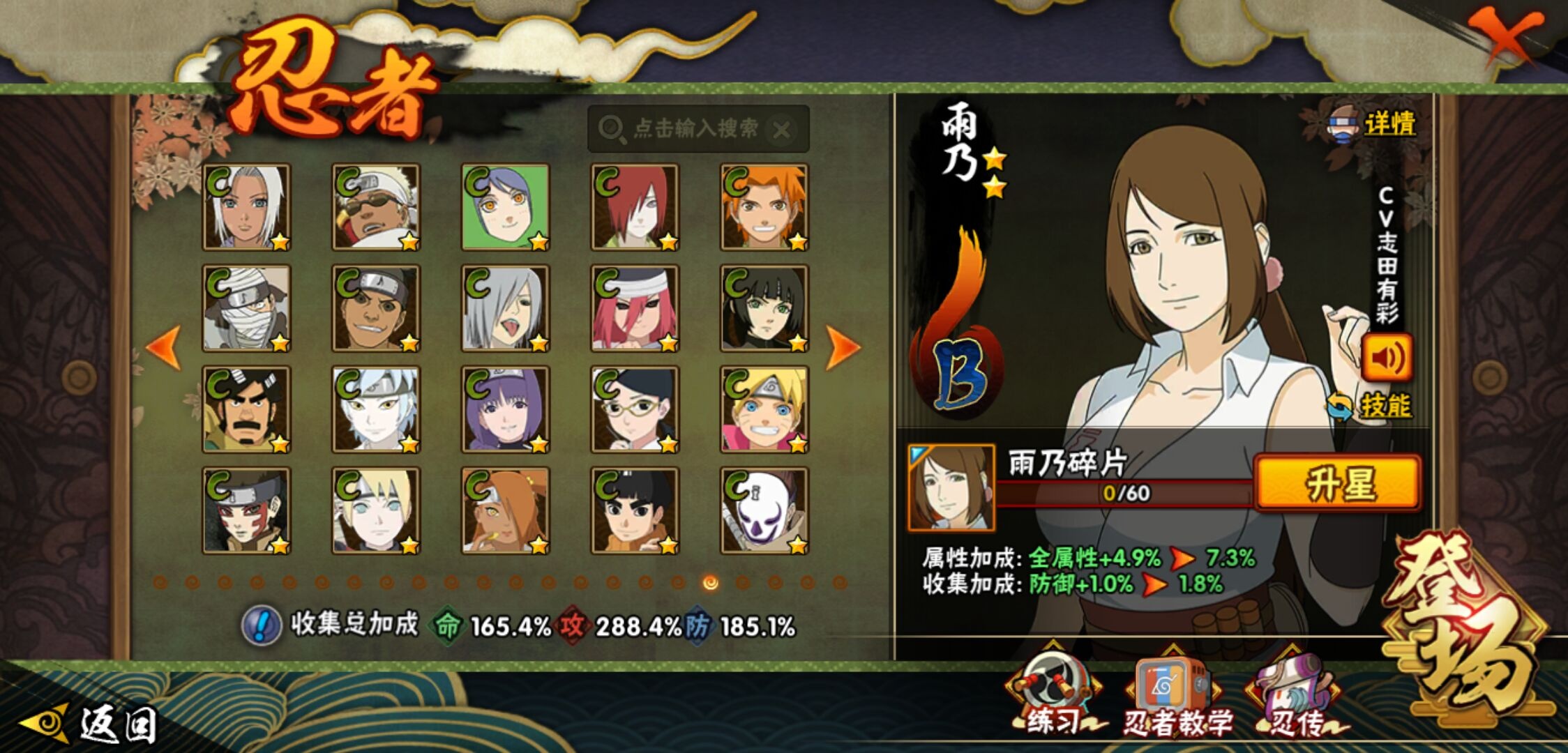The width and height of the screenshot is (1568, 753).
Task: Open the 忍者教学 ninja tutorial
Action: click(1175, 697)
